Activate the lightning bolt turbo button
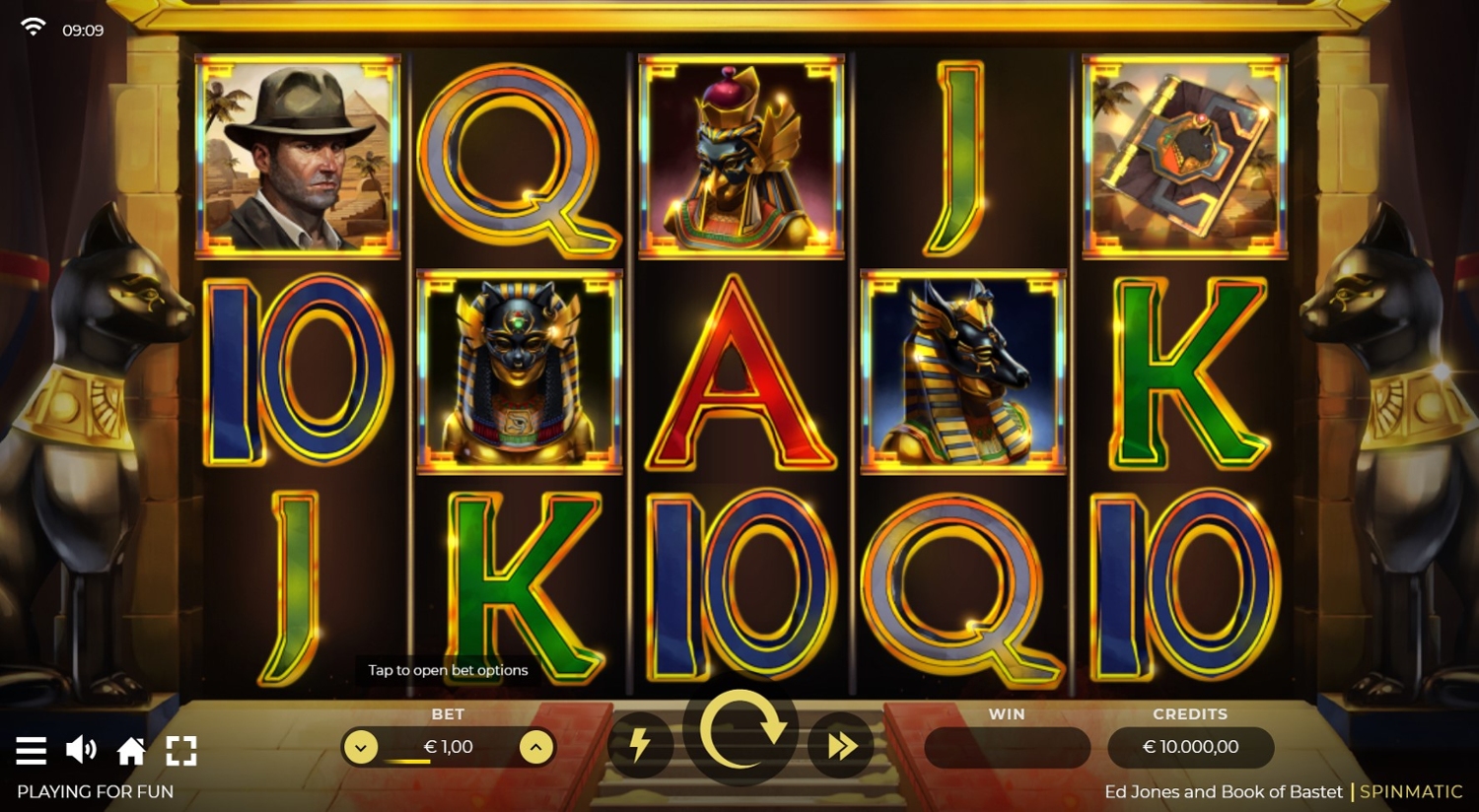1479x812 pixels. (x=640, y=746)
